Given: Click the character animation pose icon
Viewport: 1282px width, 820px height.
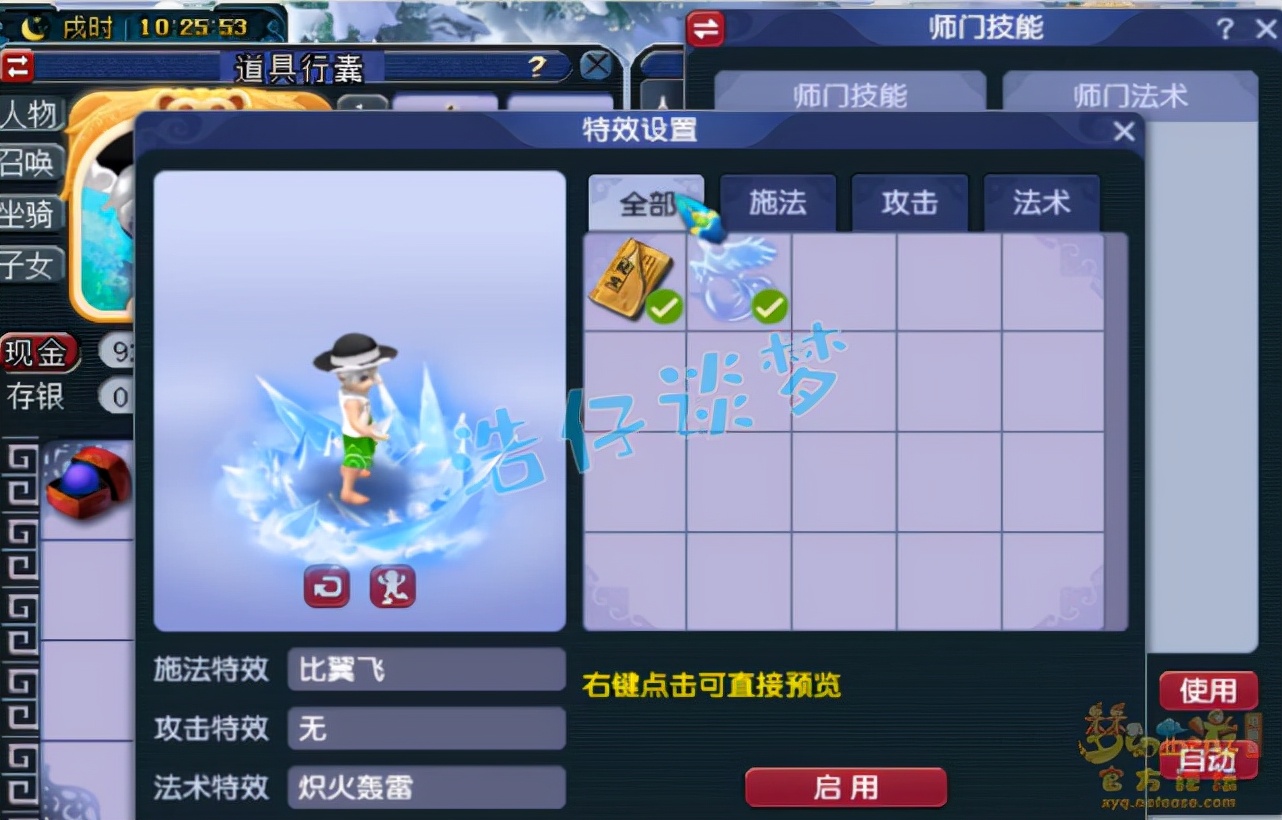Looking at the screenshot, I should coord(392,588).
